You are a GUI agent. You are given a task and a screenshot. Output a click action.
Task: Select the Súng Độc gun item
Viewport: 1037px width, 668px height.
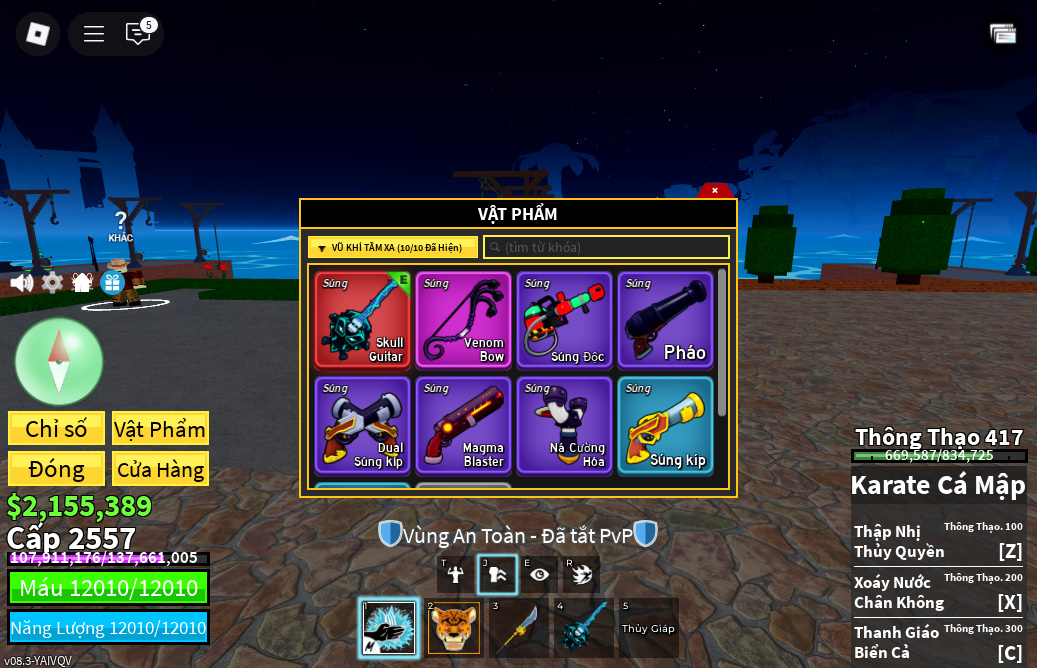click(x=565, y=320)
